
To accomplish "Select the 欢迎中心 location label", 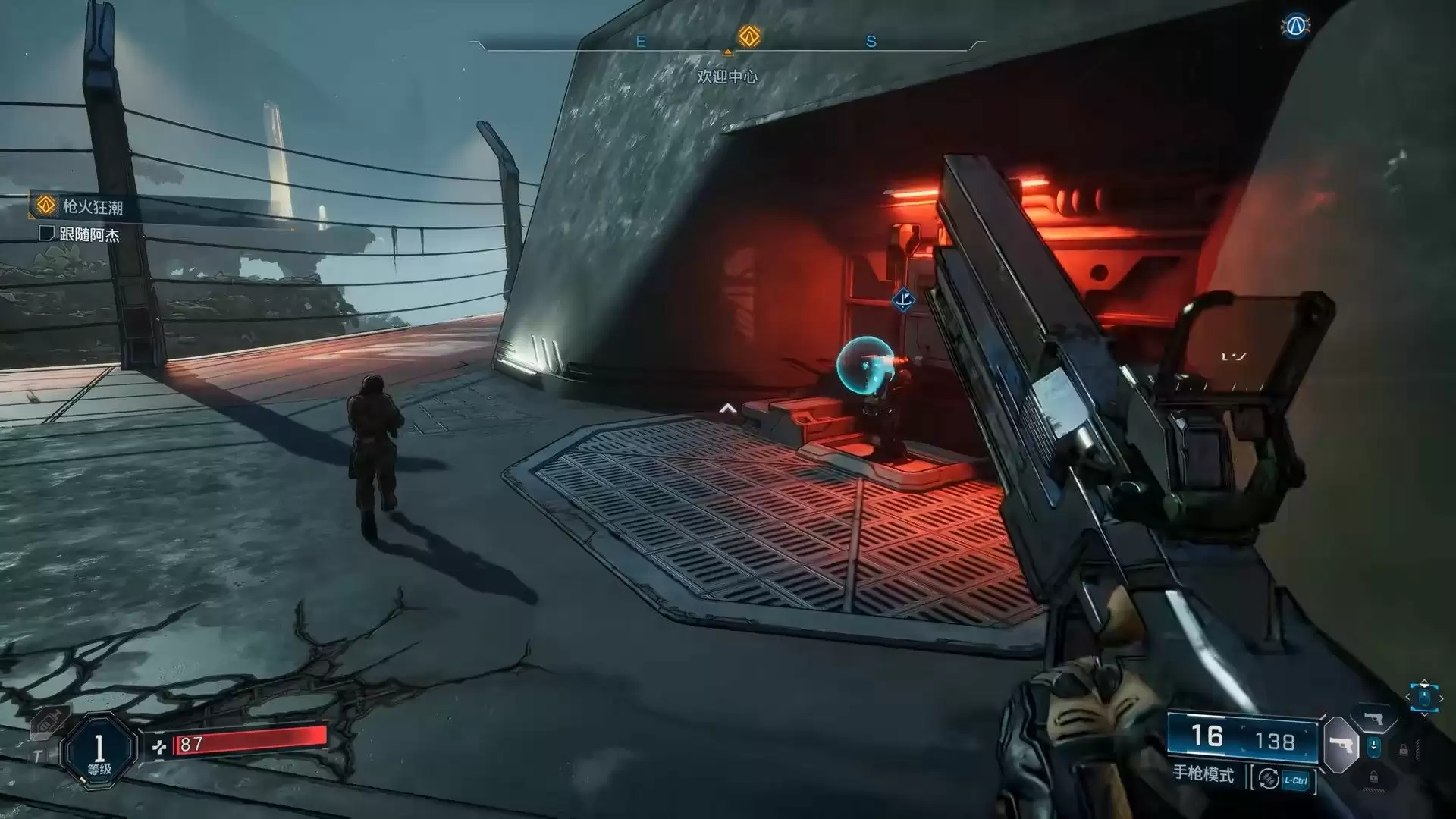I will tap(727, 77).
